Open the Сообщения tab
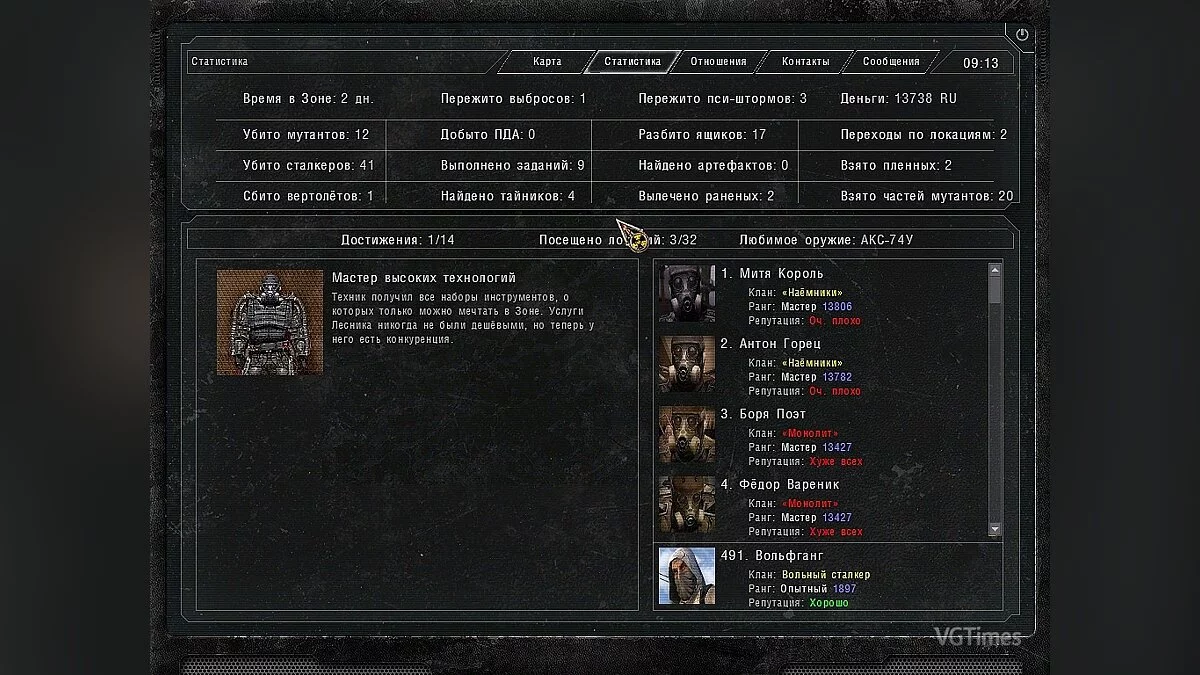Image resolution: width=1200 pixels, height=675 pixels. click(891, 62)
